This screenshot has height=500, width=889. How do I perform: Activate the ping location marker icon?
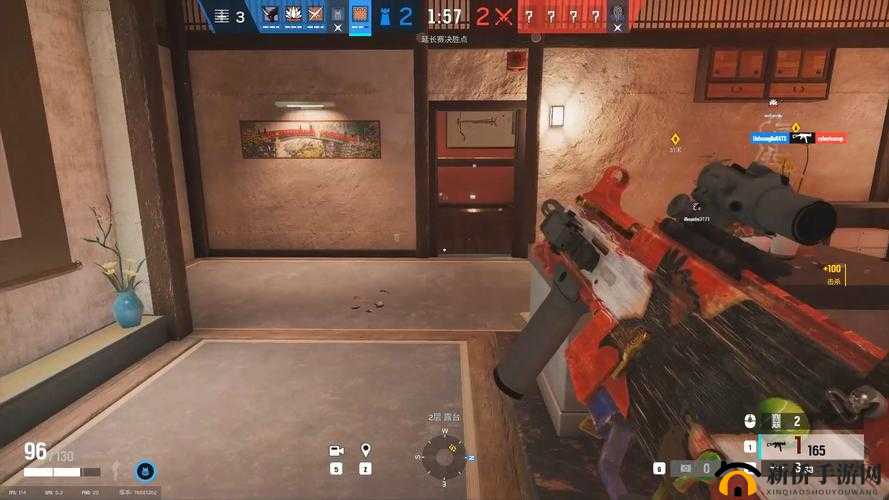(x=366, y=451)
